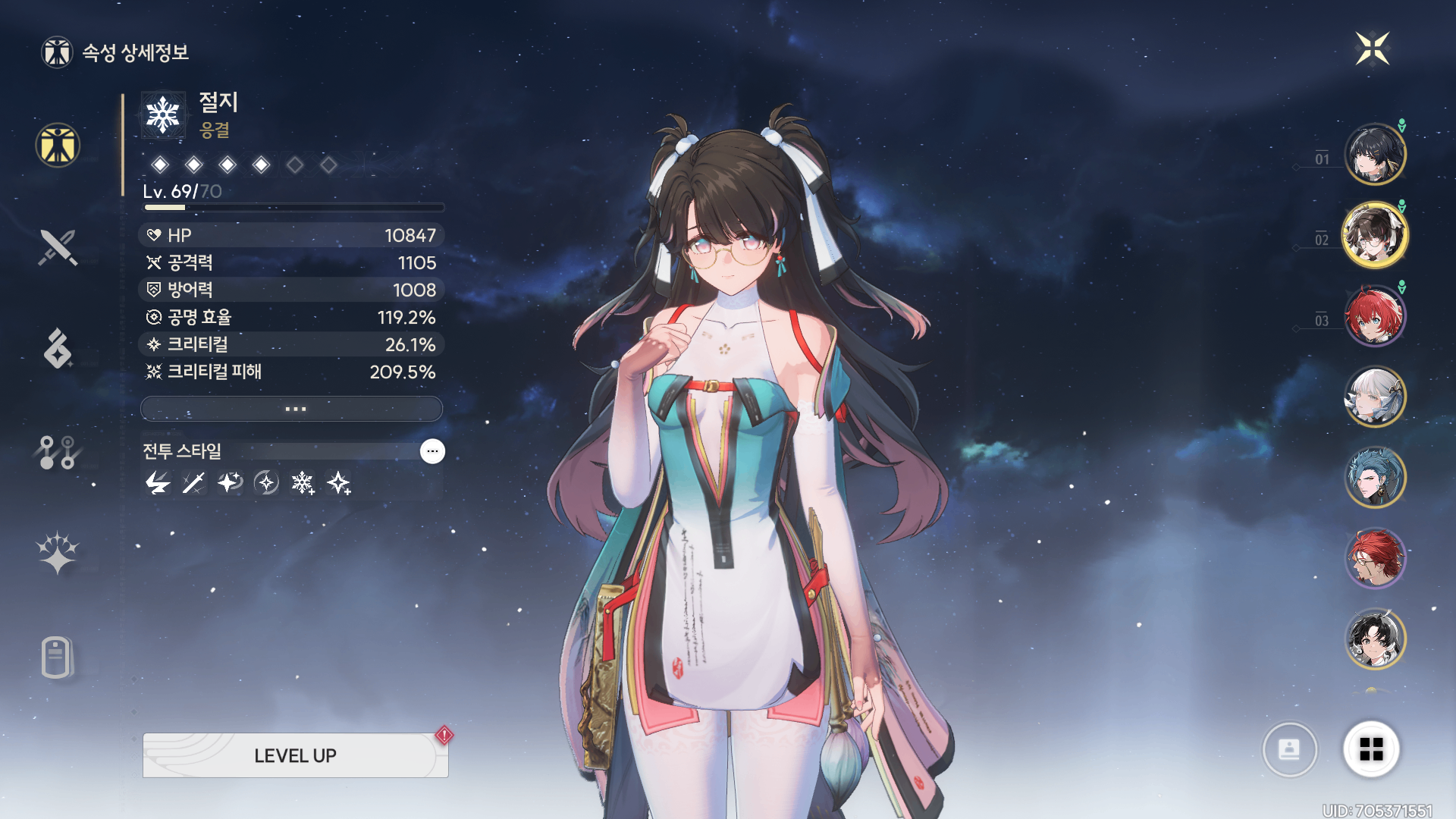
Task: Click the LEVEL UP button
Action: (295, 755)
